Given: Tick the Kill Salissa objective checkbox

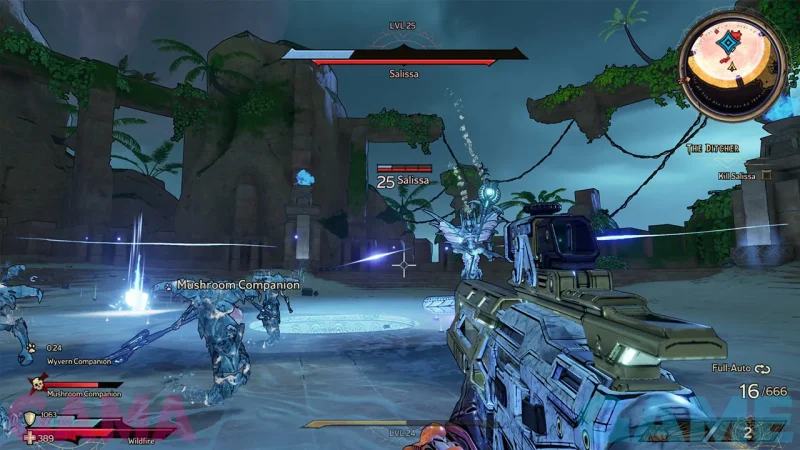Looking at the screenshot, I should [x=766, y=175].
